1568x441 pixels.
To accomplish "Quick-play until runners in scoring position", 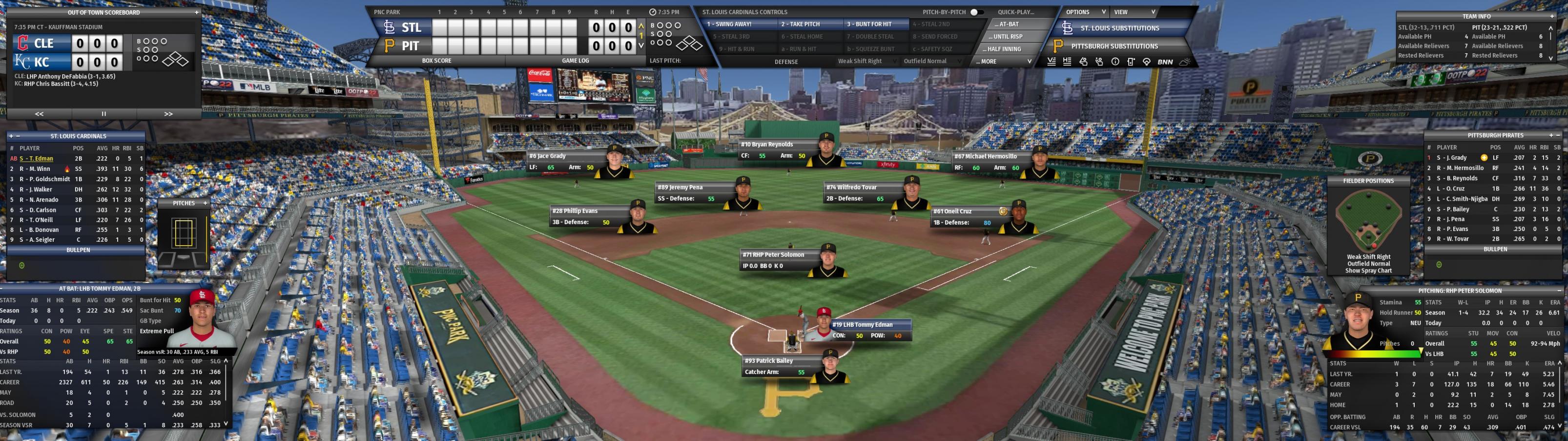I will coord(1008,37).
